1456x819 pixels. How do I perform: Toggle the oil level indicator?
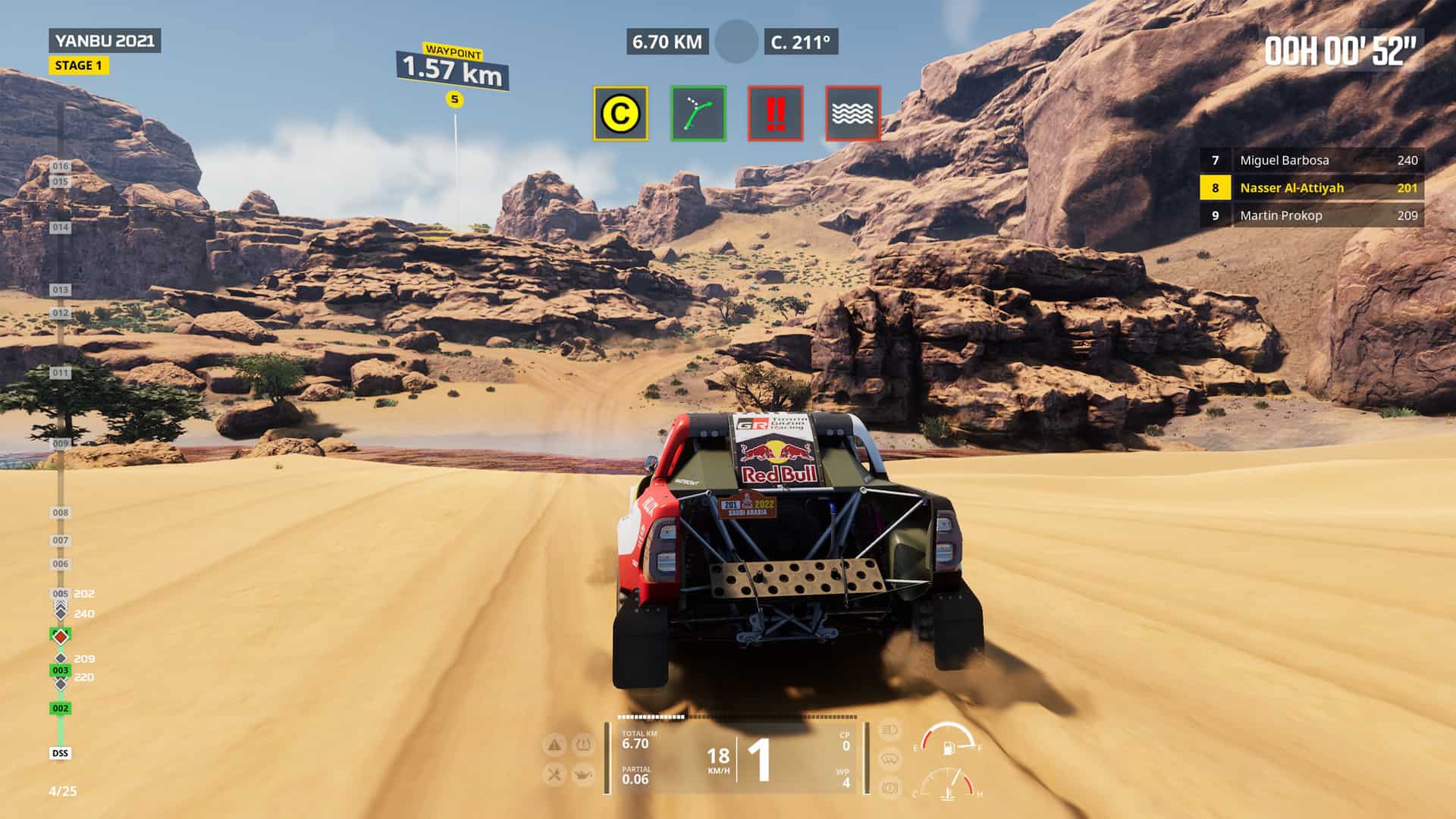585,775
